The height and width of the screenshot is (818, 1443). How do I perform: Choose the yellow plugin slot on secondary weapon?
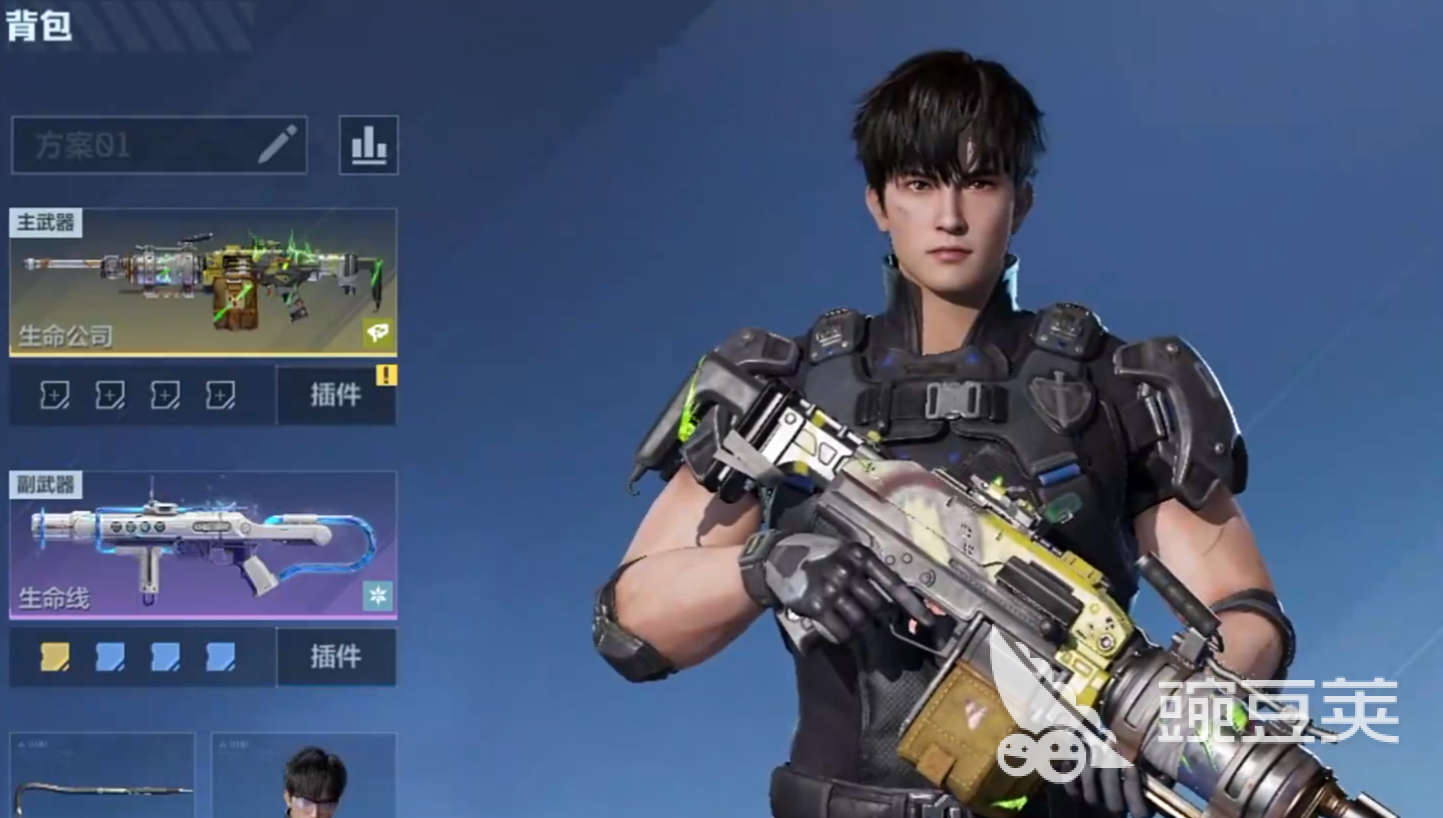[x=55, y=657]
